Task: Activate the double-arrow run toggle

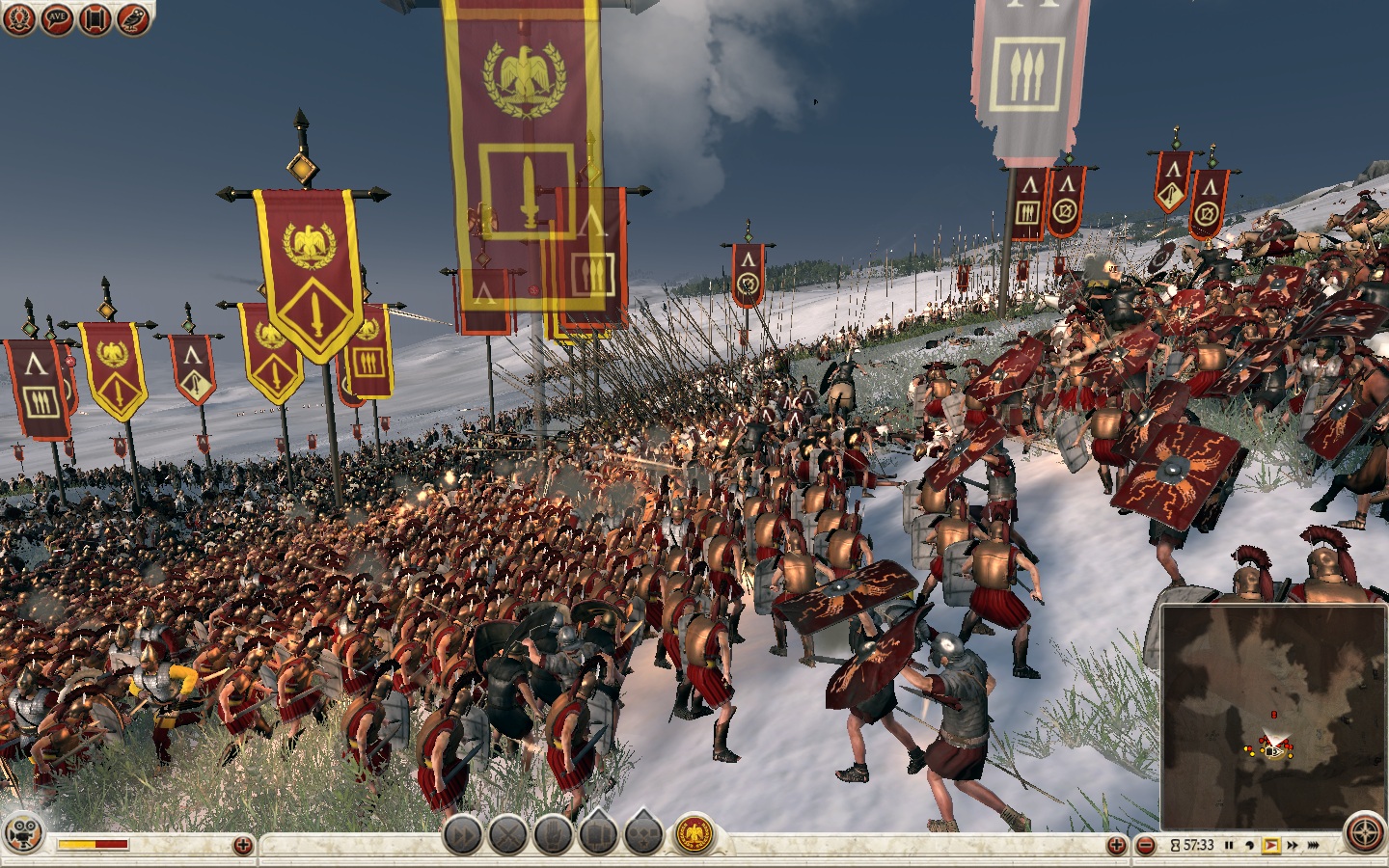Action: point(463,835)
